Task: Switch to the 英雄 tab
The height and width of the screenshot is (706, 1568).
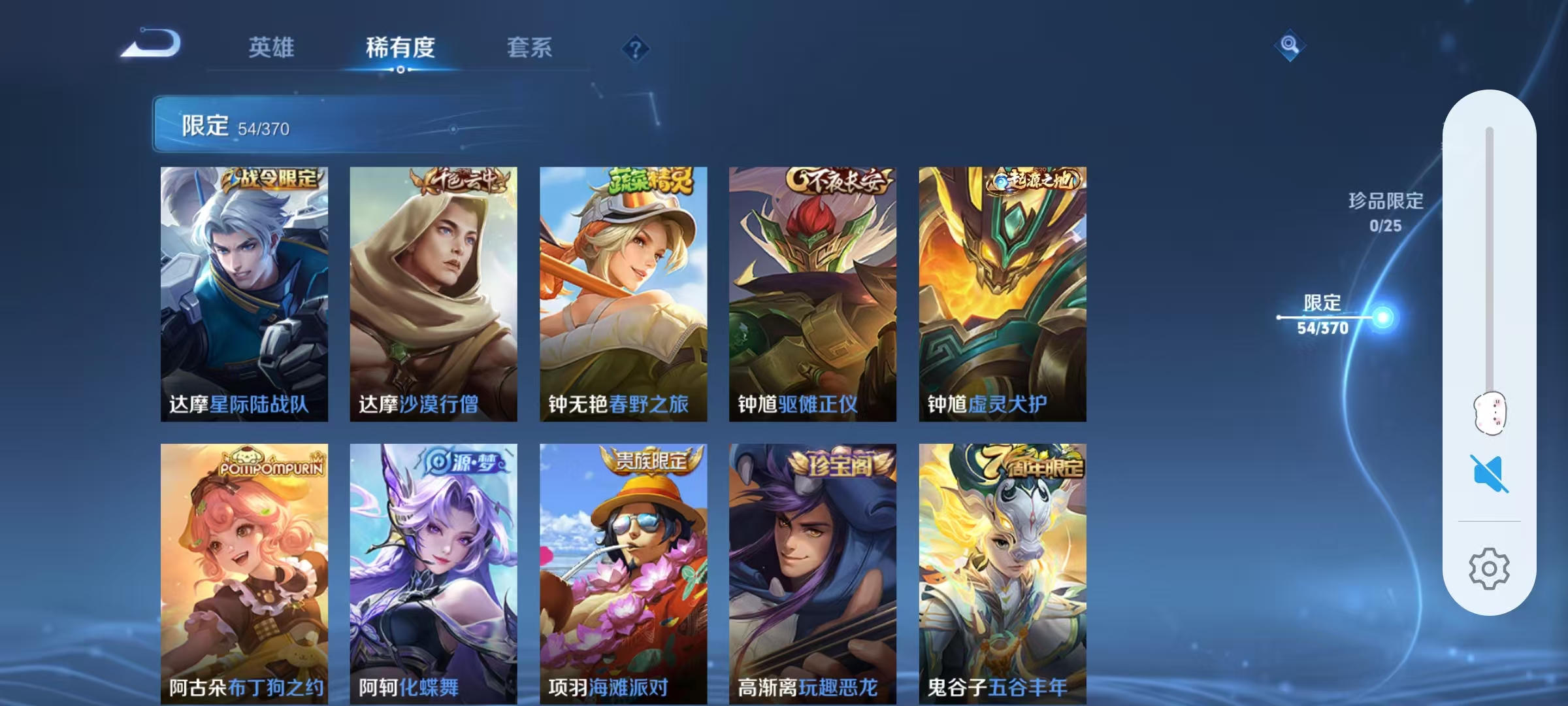Action: (272, 47)
